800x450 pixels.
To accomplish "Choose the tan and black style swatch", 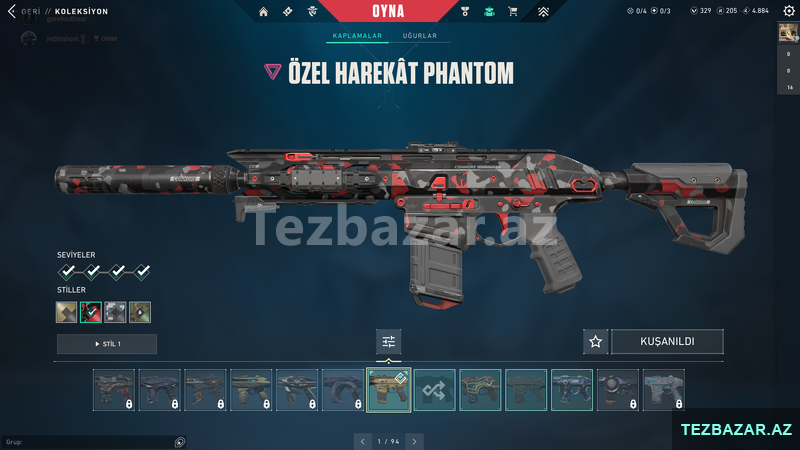I will tap(67, 312).
